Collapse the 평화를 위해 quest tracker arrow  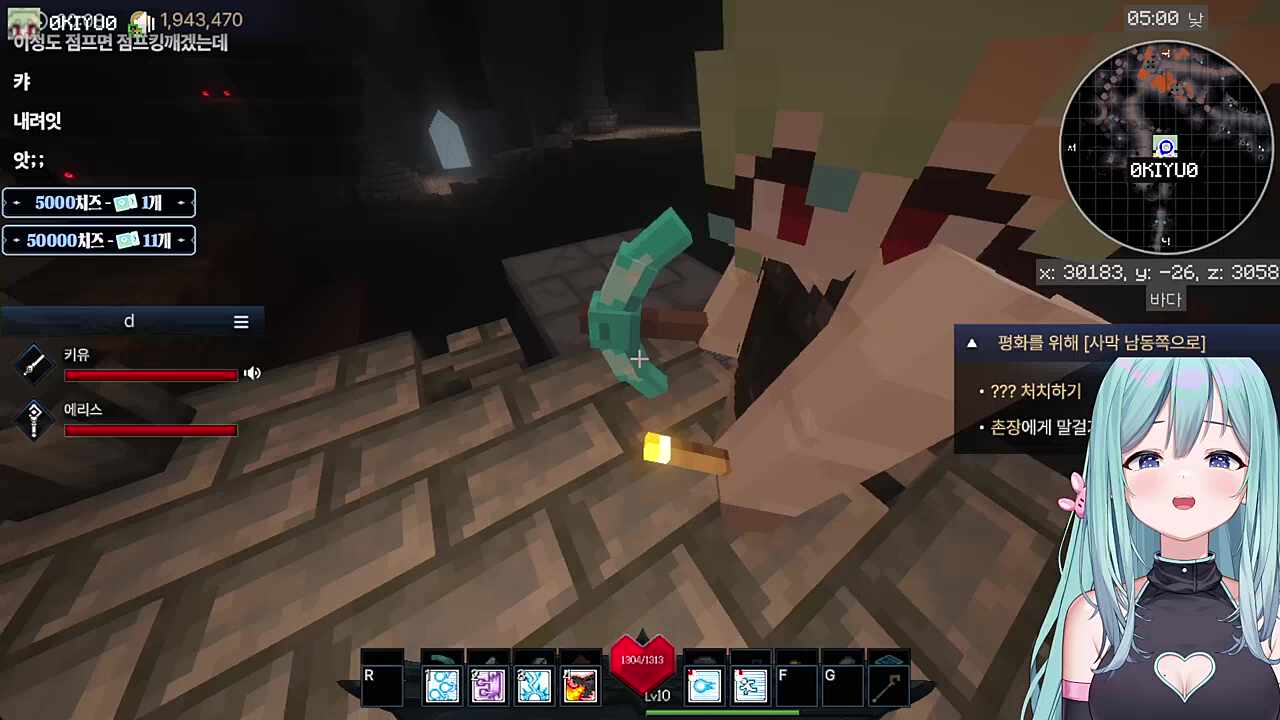(x=971, y=343)
